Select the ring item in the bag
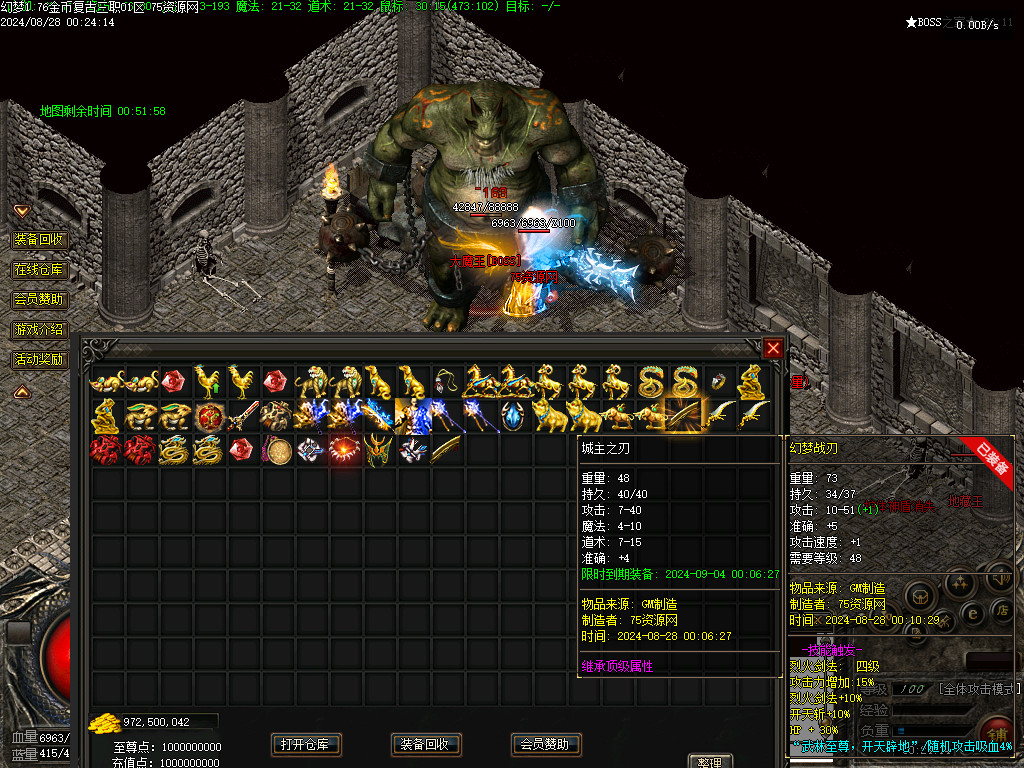This screenshot has height=768, width=1024. (717, 381)
